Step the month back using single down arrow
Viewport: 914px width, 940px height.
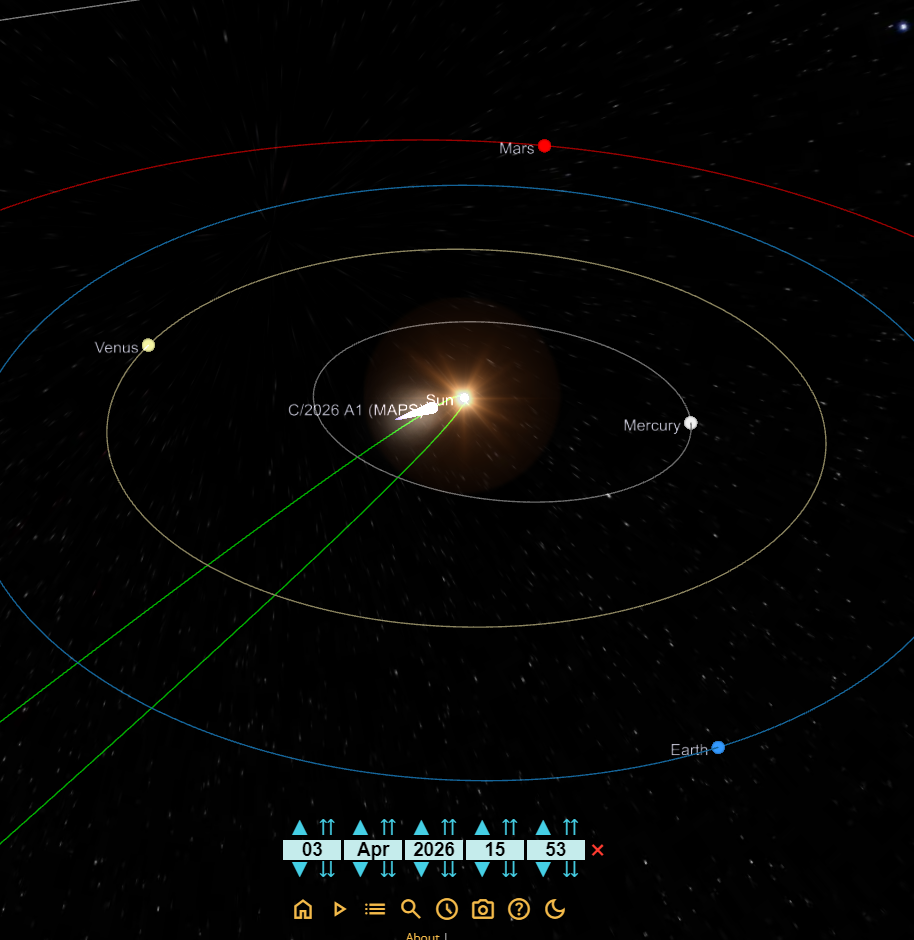coord(360,870)
